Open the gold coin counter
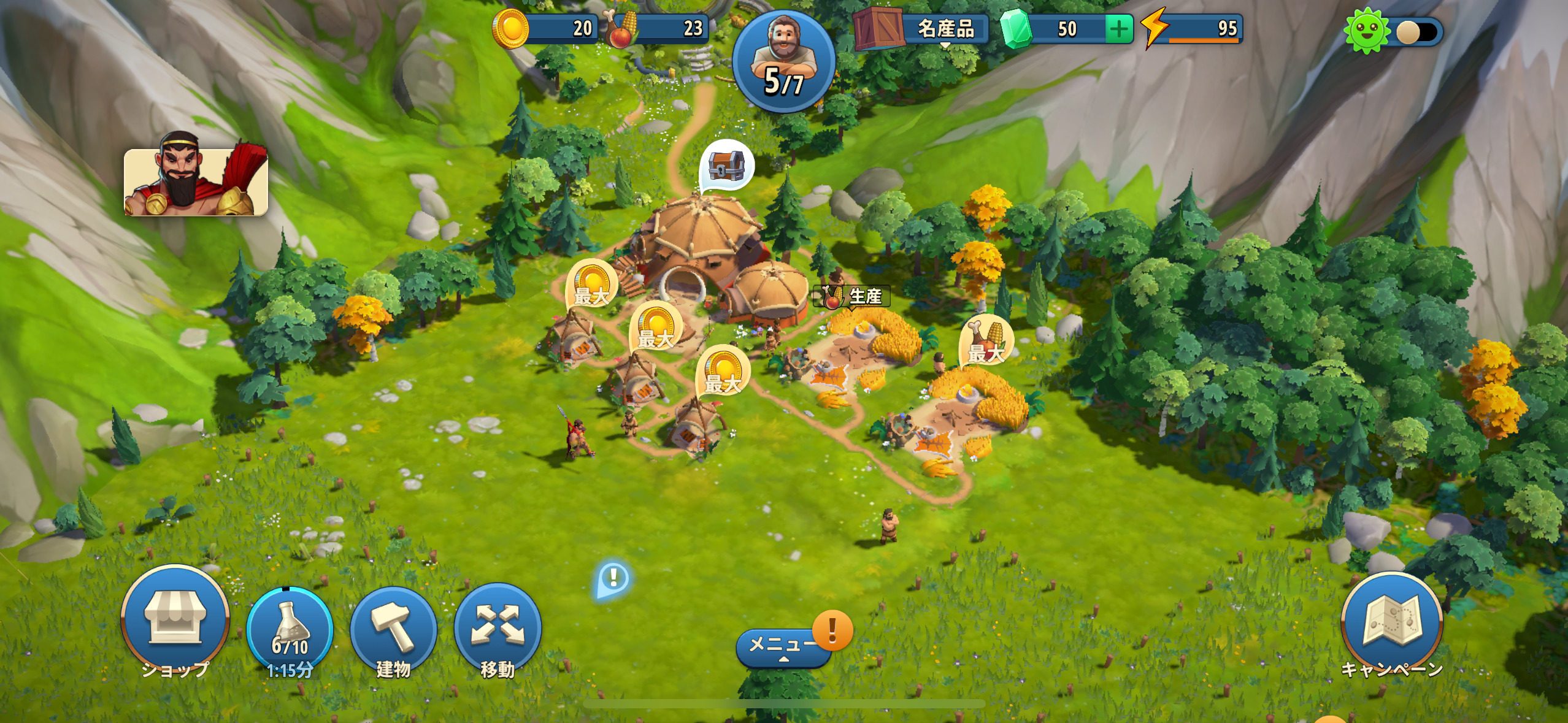 pos(546,29)
